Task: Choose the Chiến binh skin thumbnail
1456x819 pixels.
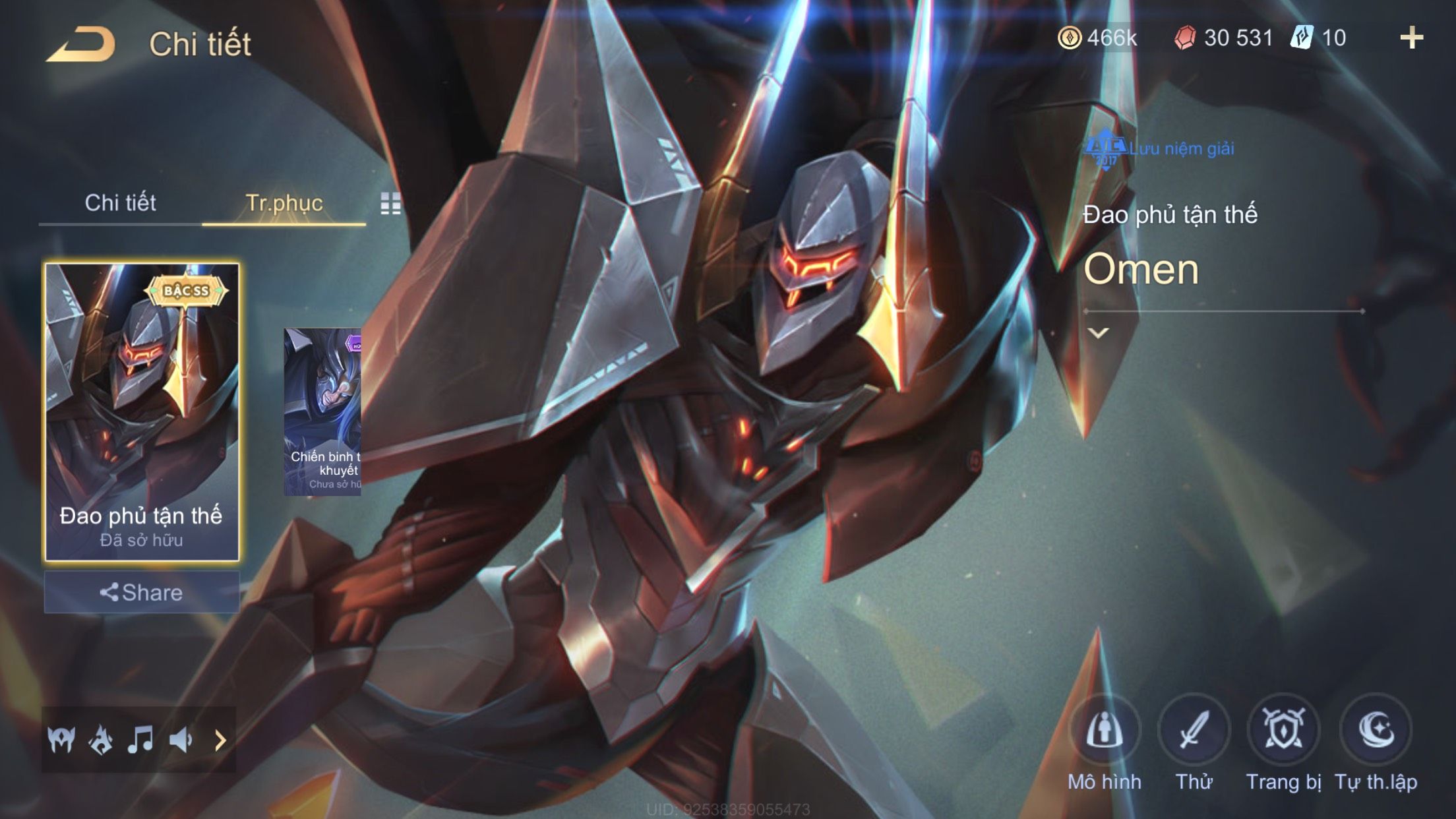Action: point(322,411)
